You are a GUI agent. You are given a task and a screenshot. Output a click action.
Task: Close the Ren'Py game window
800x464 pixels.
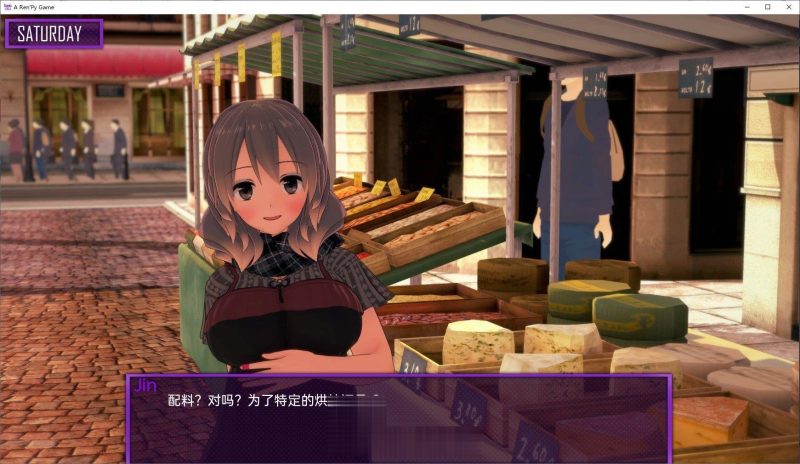[x=785, y=6]
